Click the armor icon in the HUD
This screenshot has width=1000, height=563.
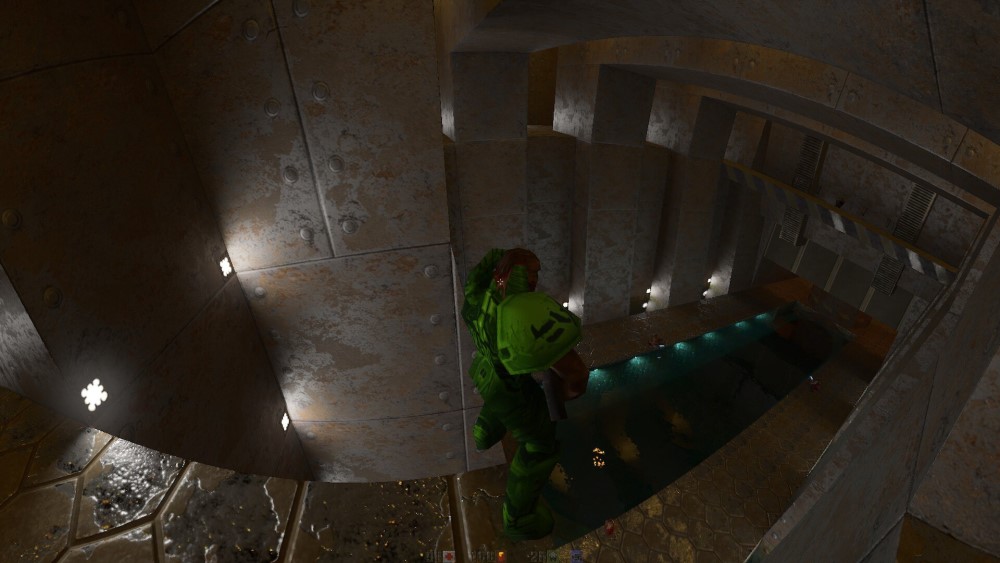[552, 556]
